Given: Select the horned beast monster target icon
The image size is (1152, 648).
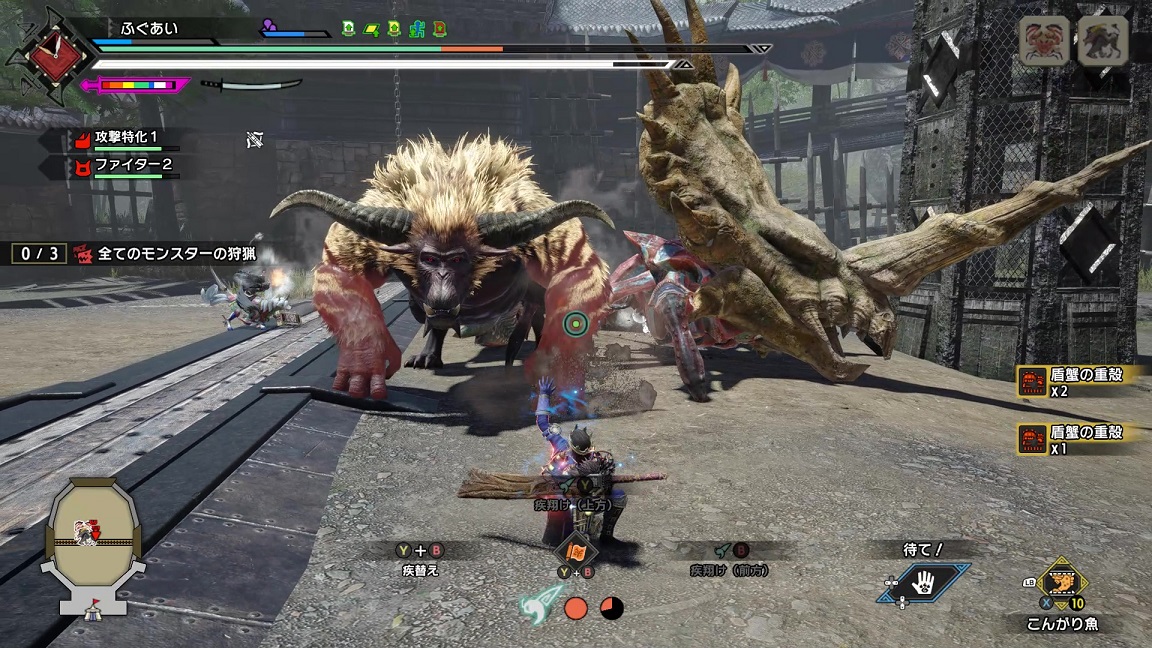Looking at the screenshot, I should point(1103,41).
